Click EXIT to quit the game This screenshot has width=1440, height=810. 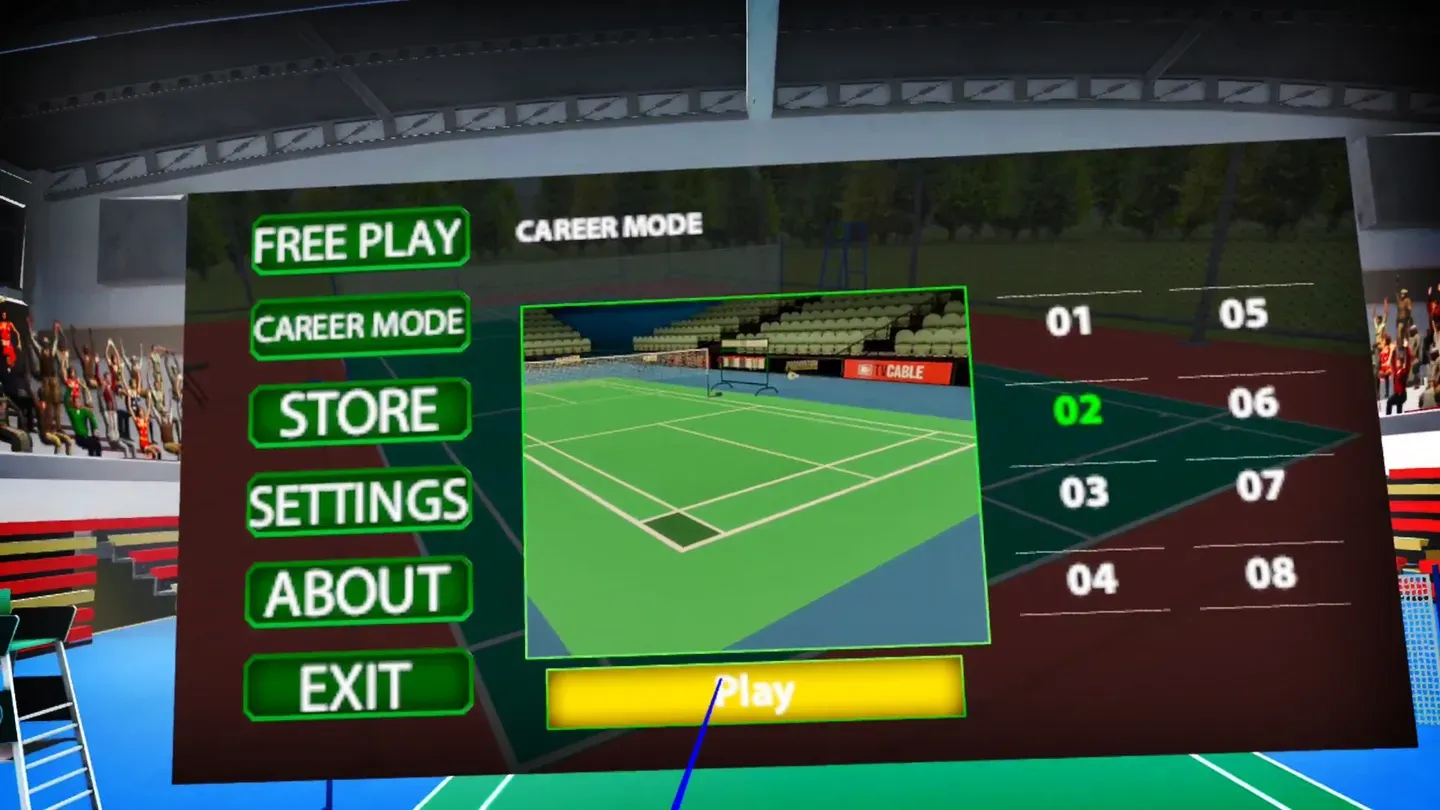coord(357,683)
